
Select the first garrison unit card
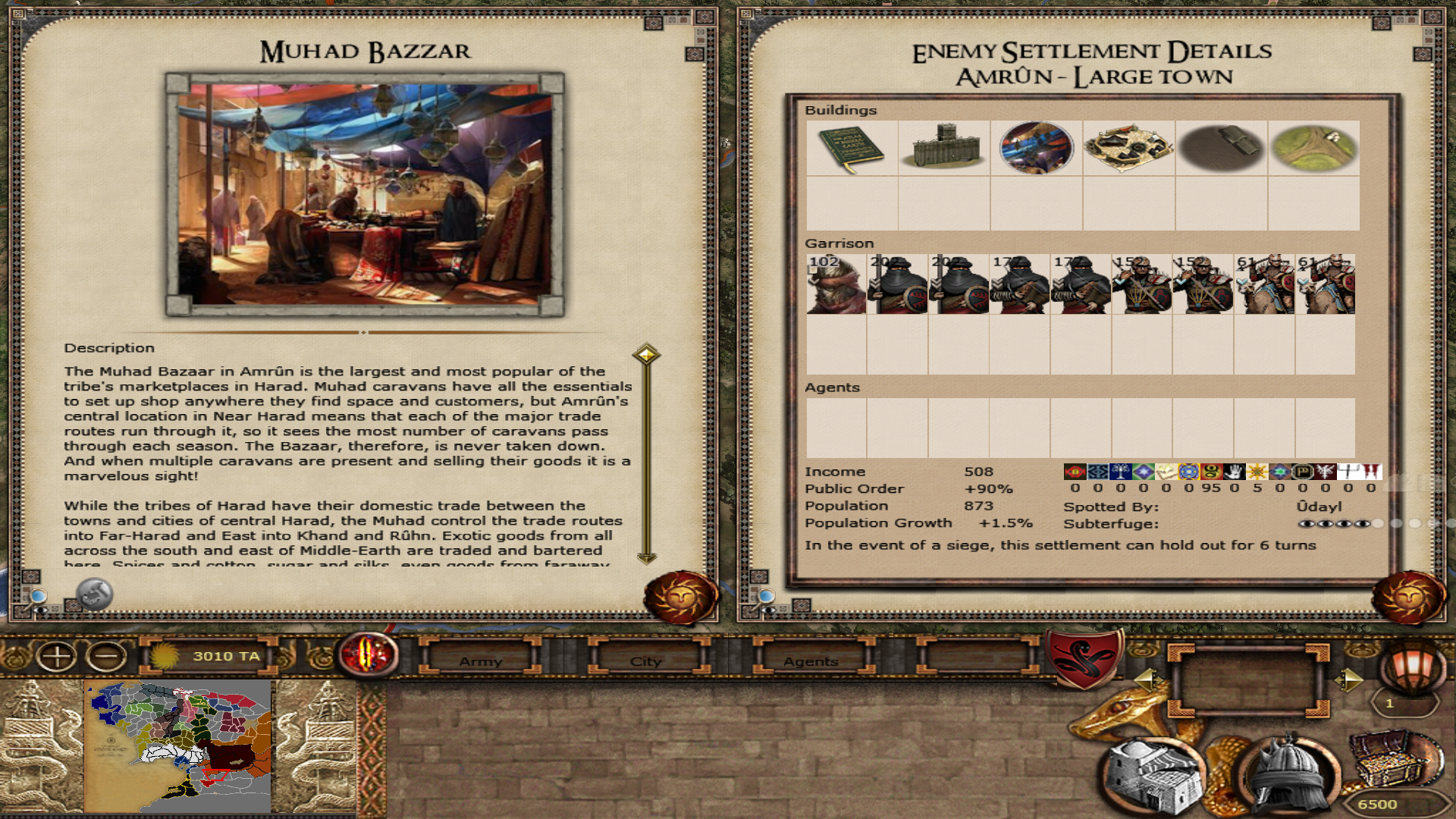(x=836, y=284)
